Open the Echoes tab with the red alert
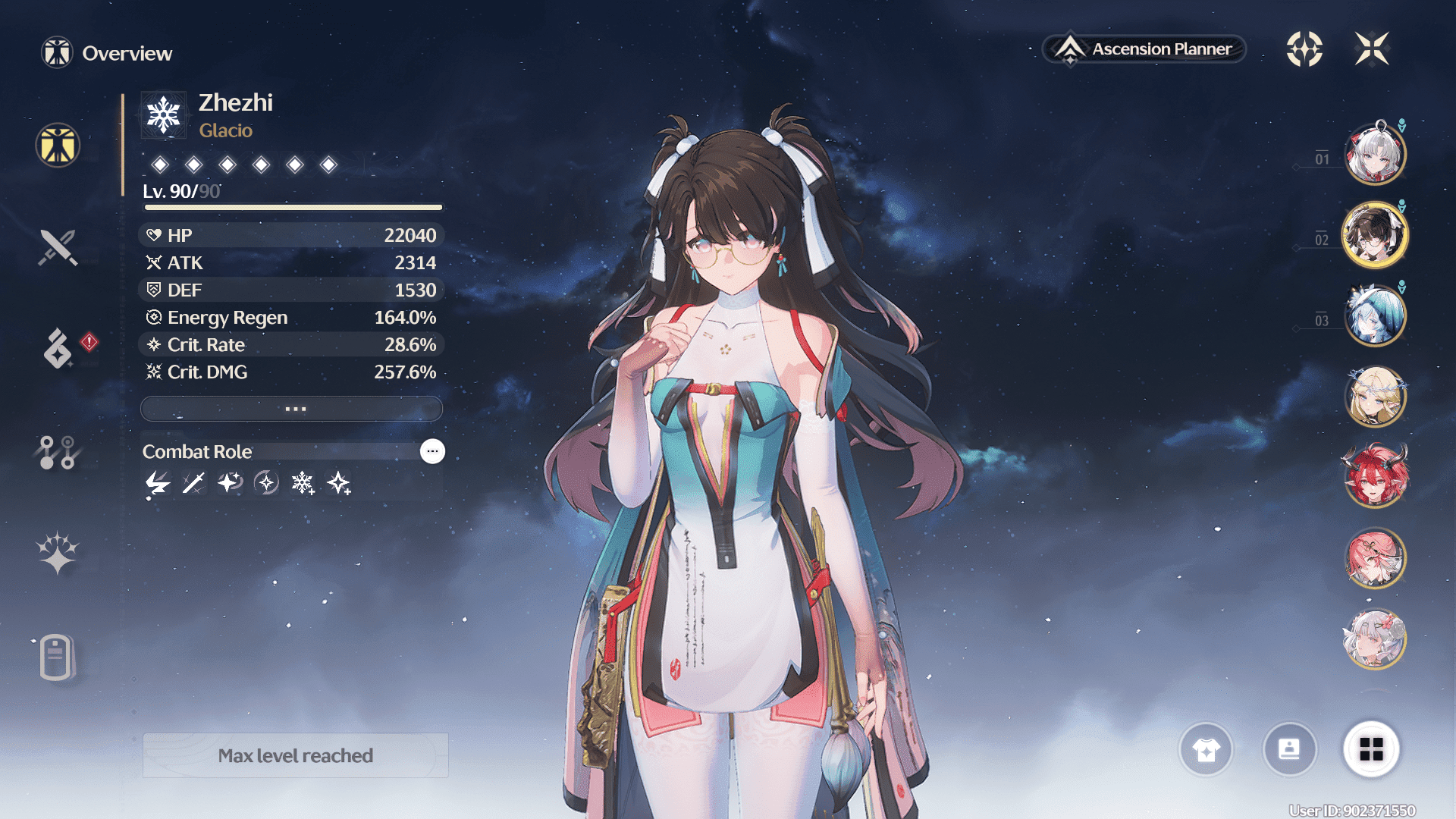Image resolution: width=1456 pixels, height=819 pixels. [x=58, y=349]
